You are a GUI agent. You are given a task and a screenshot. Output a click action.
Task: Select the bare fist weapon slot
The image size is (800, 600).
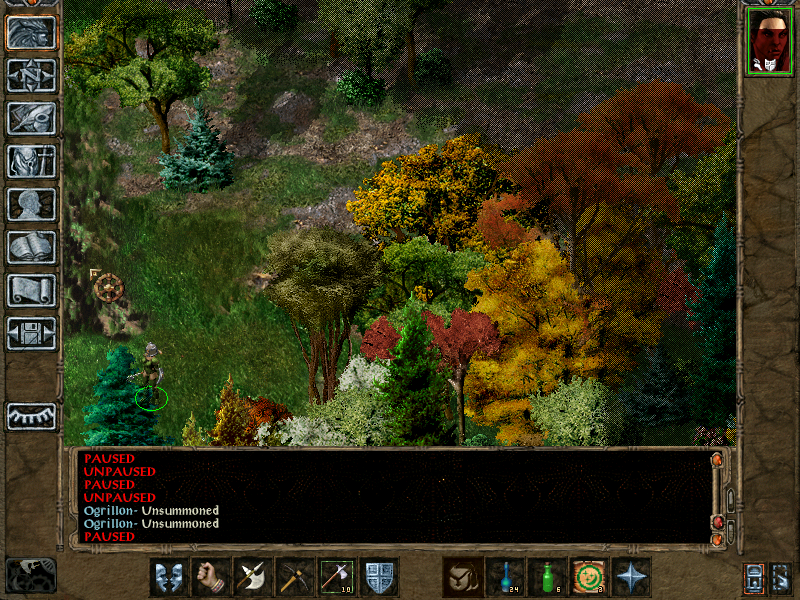[x=210, y=577]
